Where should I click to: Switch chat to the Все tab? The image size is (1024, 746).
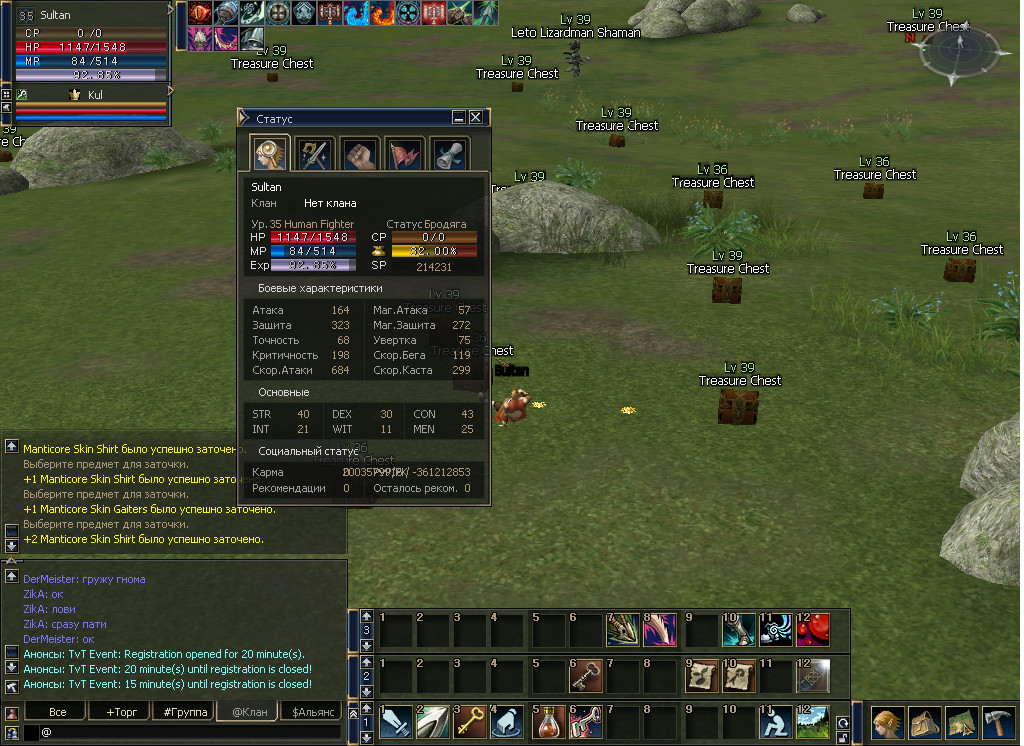click(x=58, y=712)
